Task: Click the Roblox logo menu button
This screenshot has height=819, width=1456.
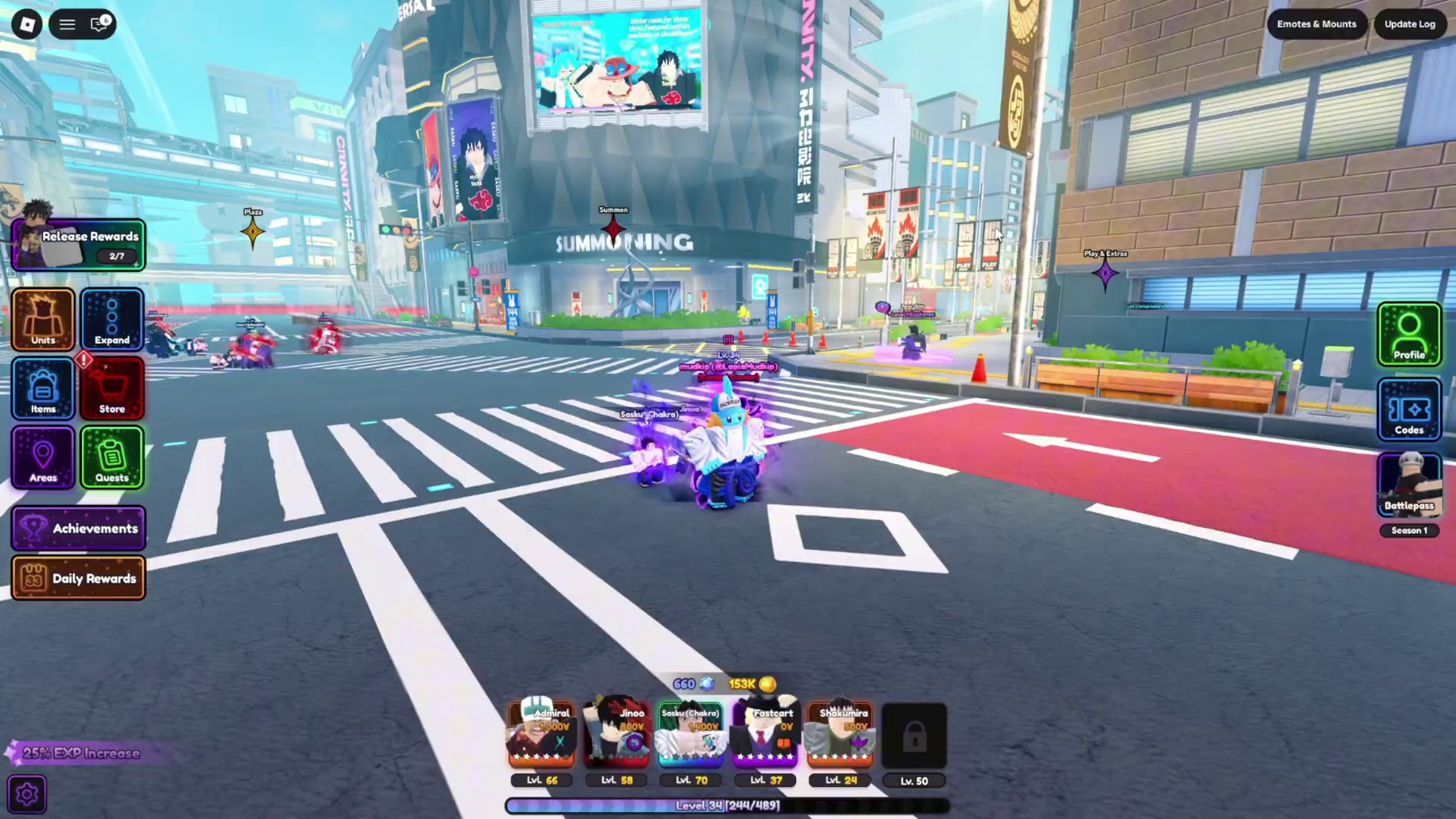Action: click(x=27, y=24)
